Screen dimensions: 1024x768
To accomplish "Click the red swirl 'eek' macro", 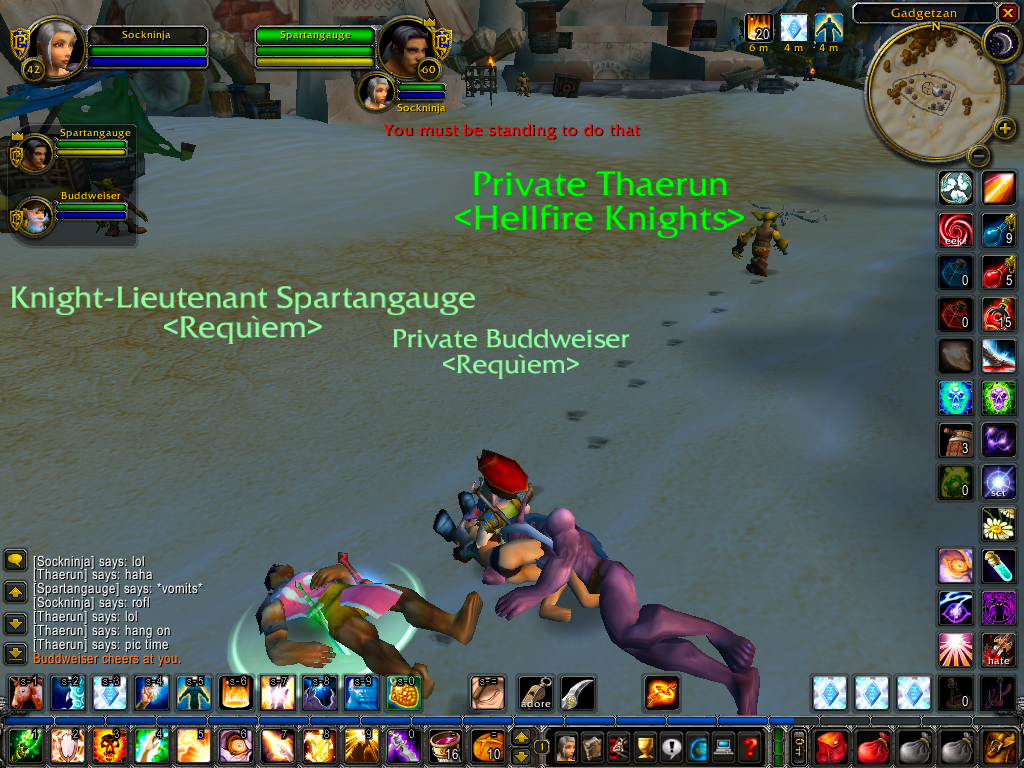I will 954,231.
